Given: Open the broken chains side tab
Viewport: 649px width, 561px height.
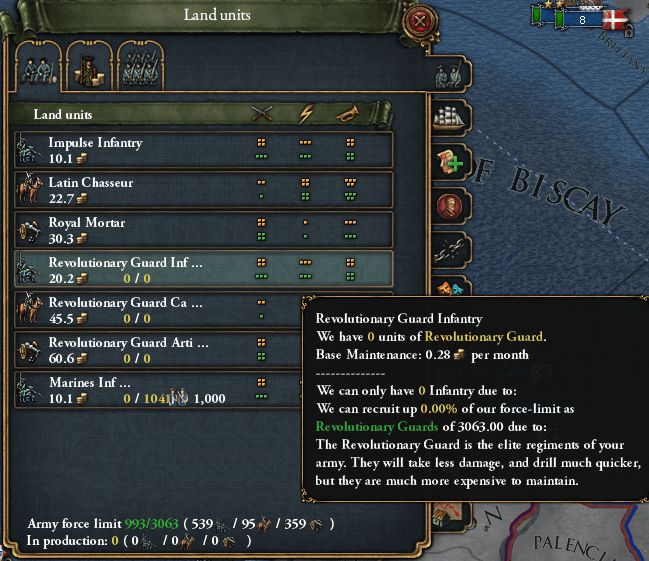Looking at the screenshot, I should click(449, 250).
